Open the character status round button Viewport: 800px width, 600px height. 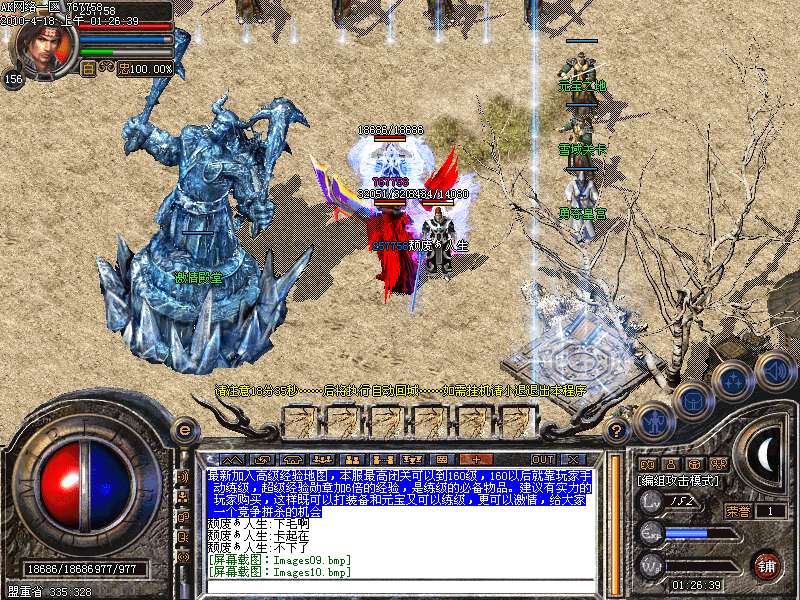point(653,421)
